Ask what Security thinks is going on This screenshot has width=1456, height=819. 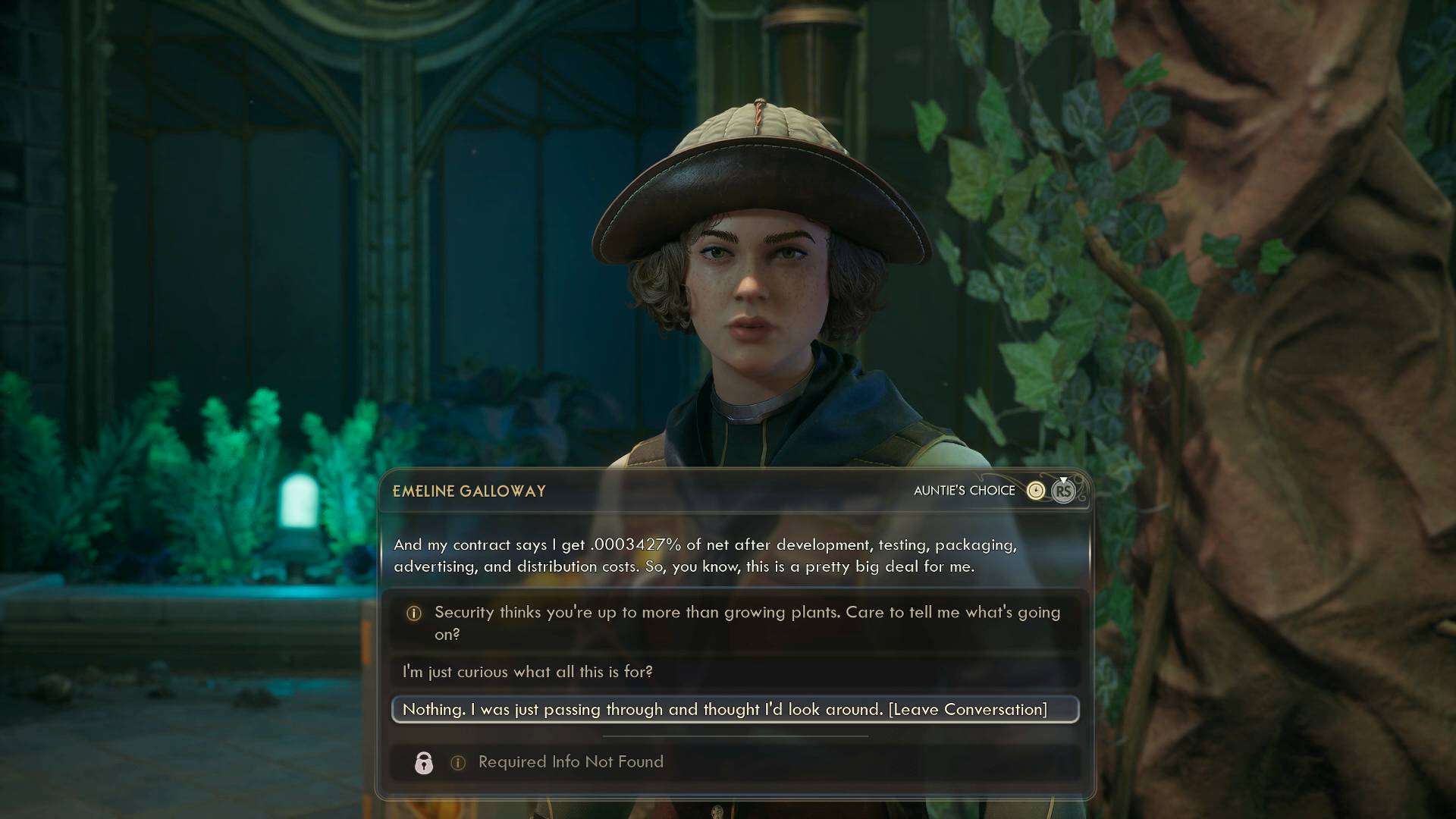734,623
